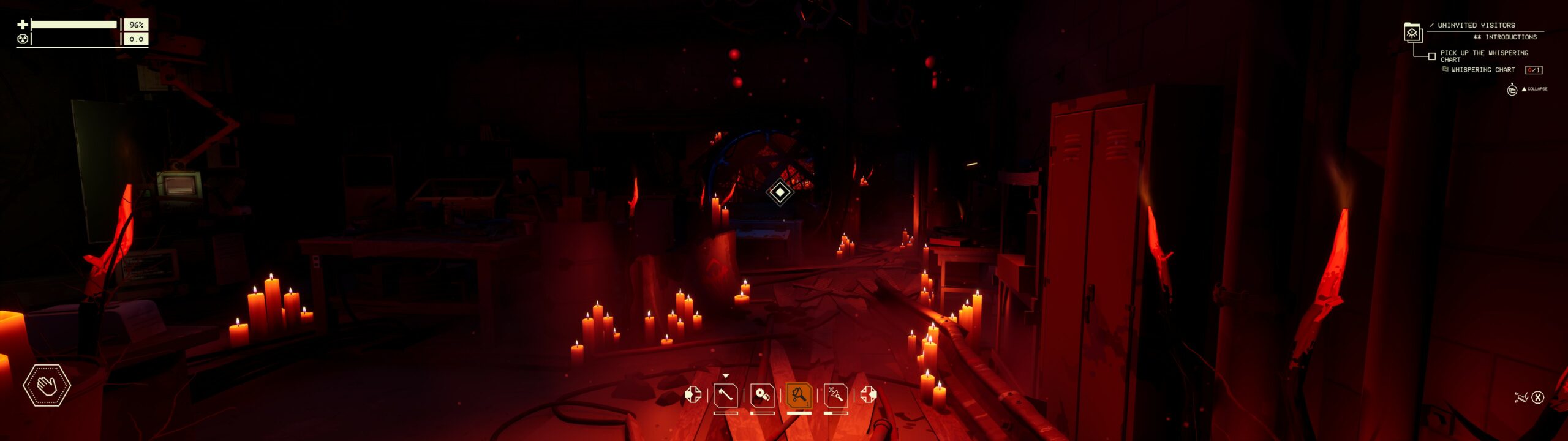Screen dimensions: 1568x441
Task: Select the diamond objective waypoint marker
Action: [x=780, y=192]
